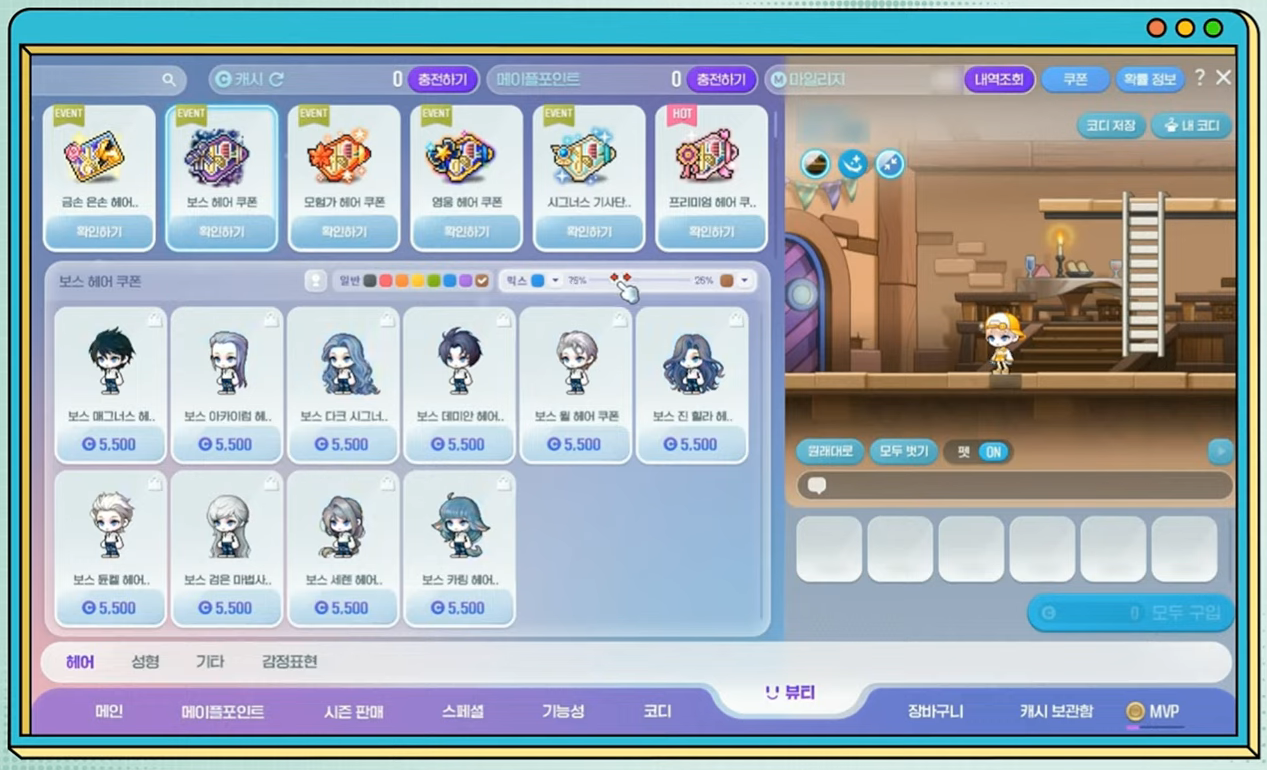The width and height of the screenshot is (1267, 770).
Task: Click the green window control dot
Action: [x=1213, y=28]
